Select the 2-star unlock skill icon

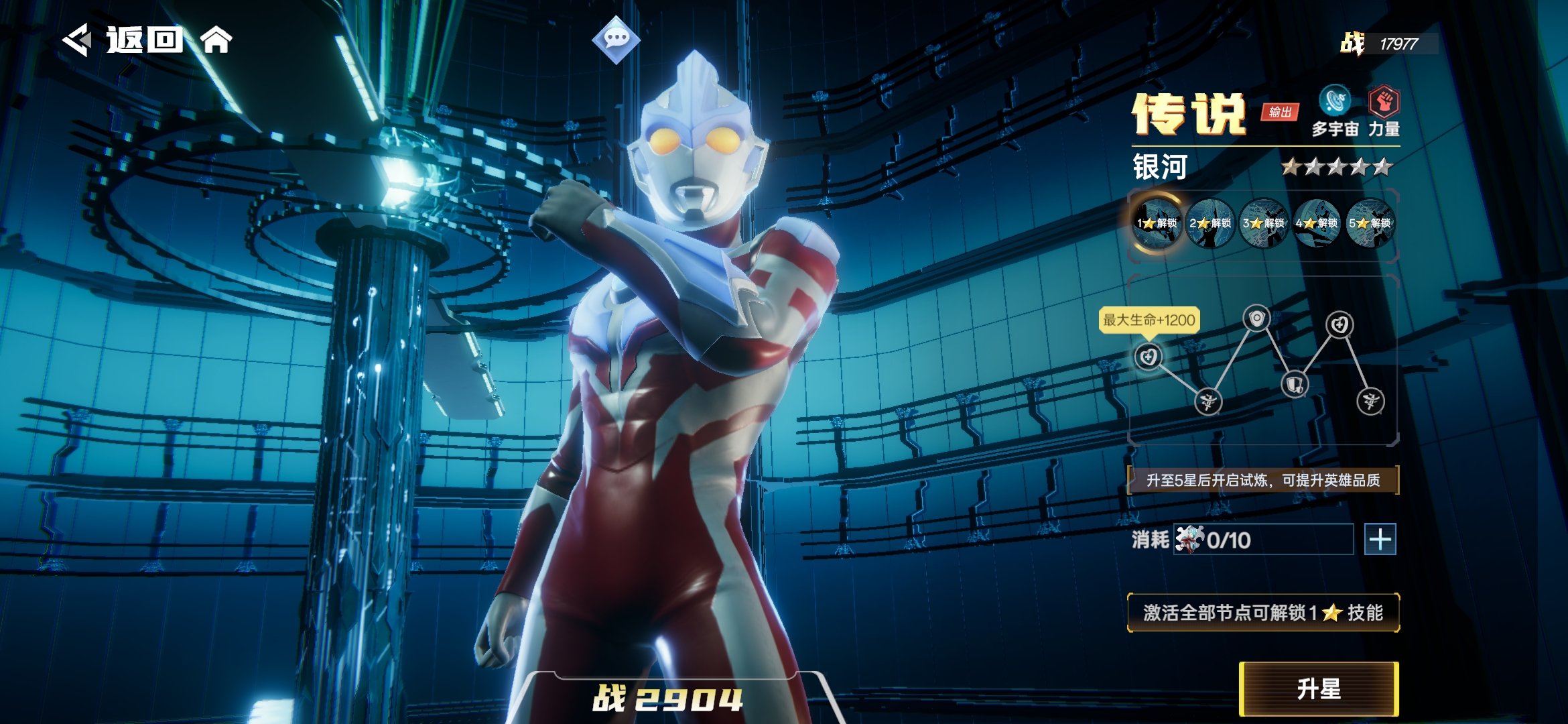(x=1210, y=223)
